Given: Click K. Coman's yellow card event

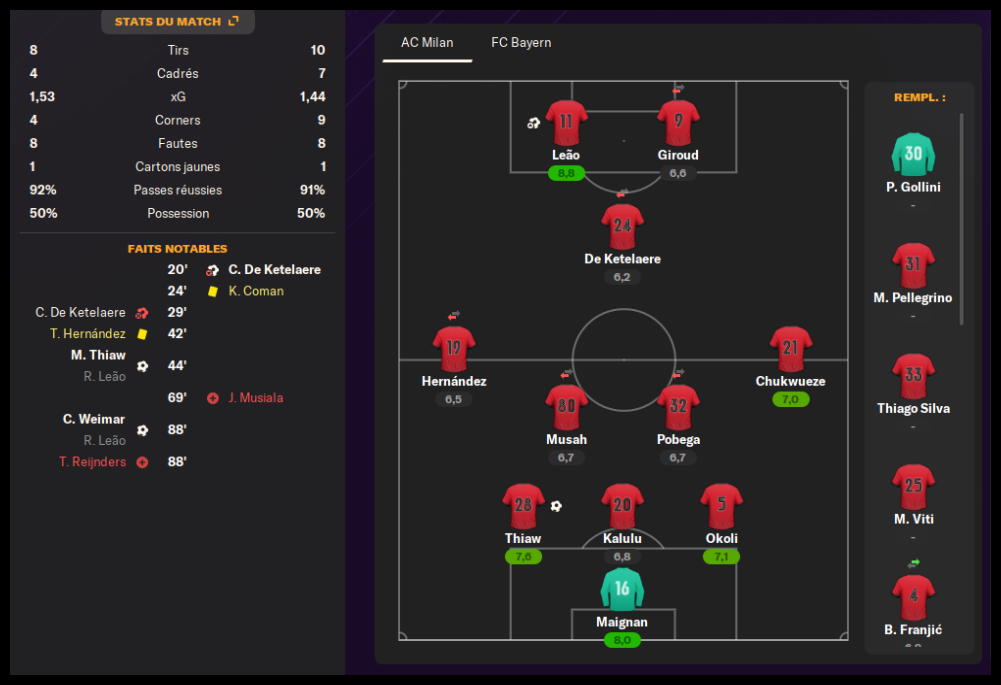Looking at the screenshot, I should pyautogui.click(x=255, y=291).
